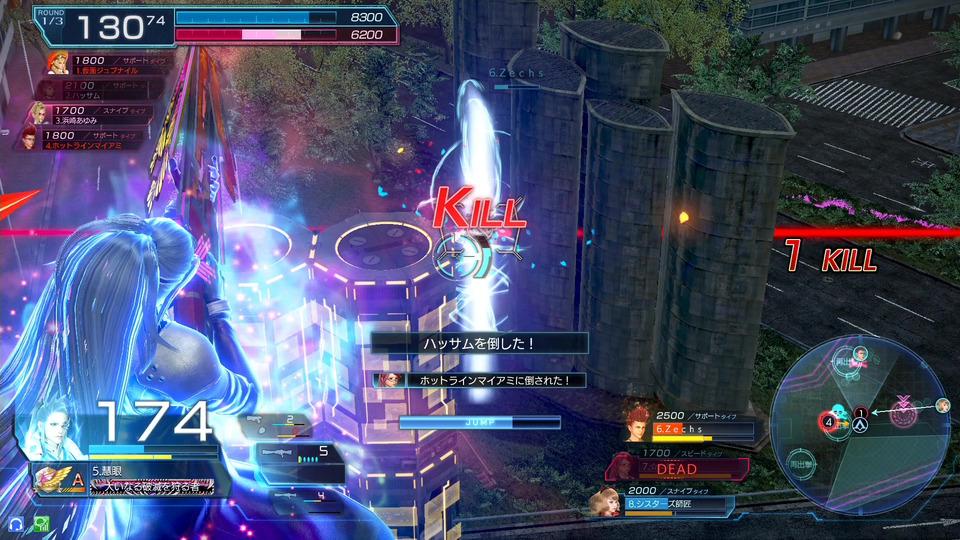Select enemy 6.Zechs in the opponent list
The image size is (960, 540).
coord(691,423)
